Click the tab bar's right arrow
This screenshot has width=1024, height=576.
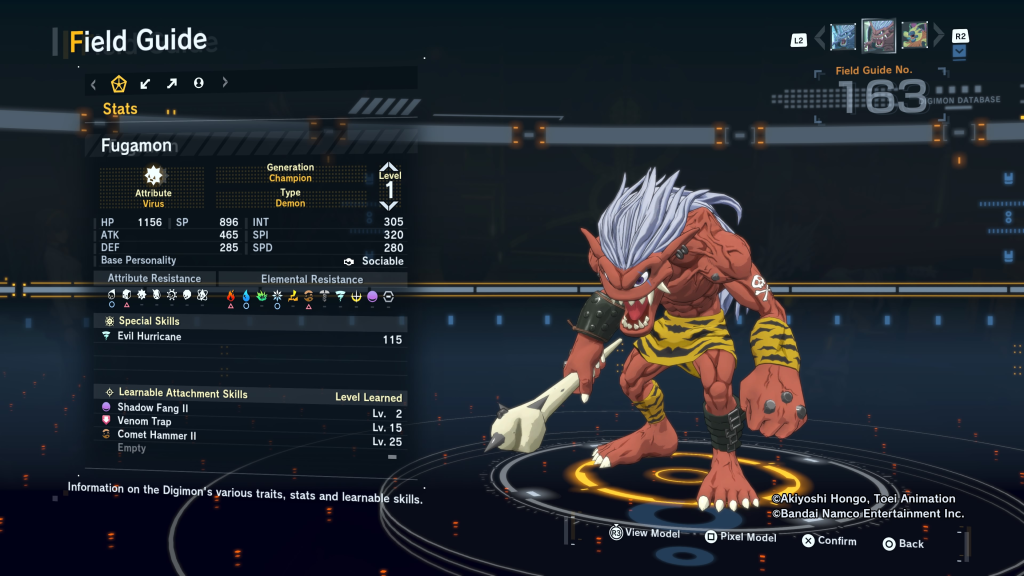(x=225, y=83)
